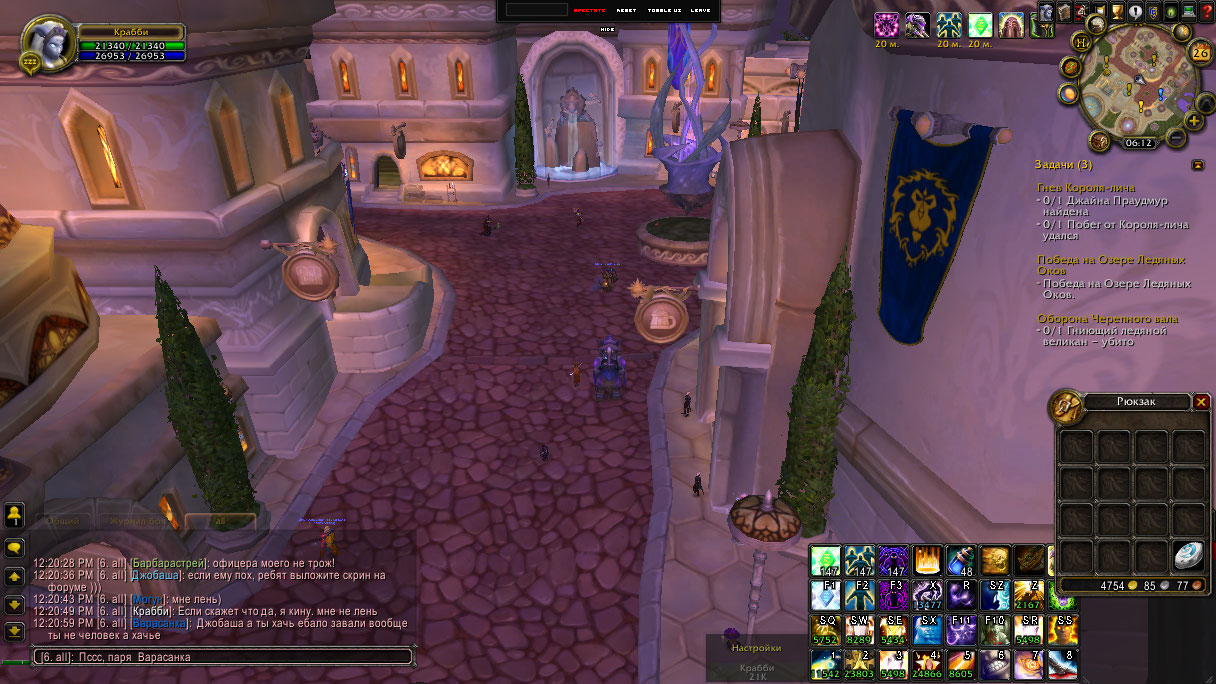Select the white hearthstone in the backpack
Viewport: 1216px width, 684px height.
pyautogui.click(x=1187, y=555)
